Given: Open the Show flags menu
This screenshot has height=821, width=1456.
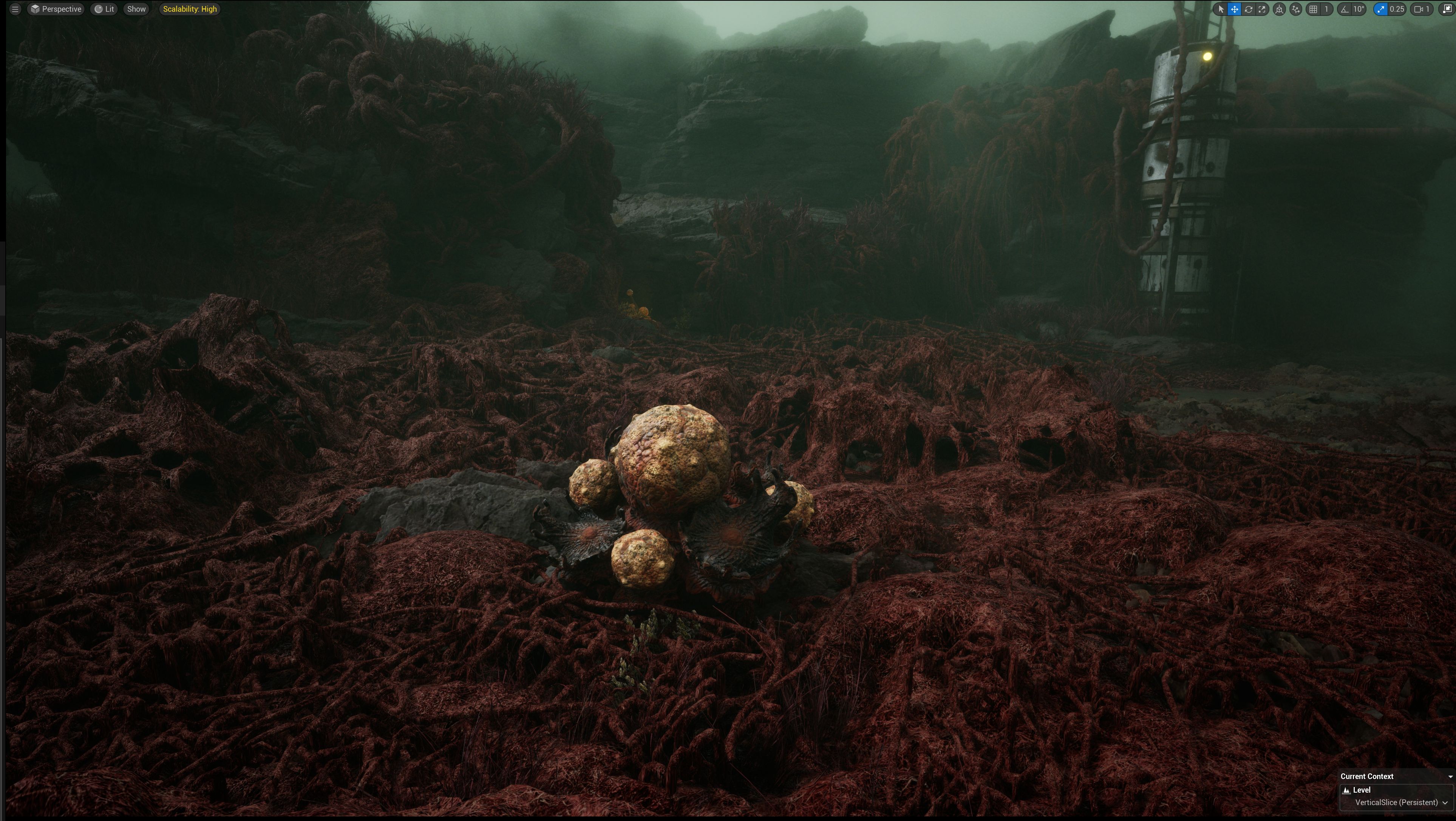Looking at the screenshot, I should [136, 9].
